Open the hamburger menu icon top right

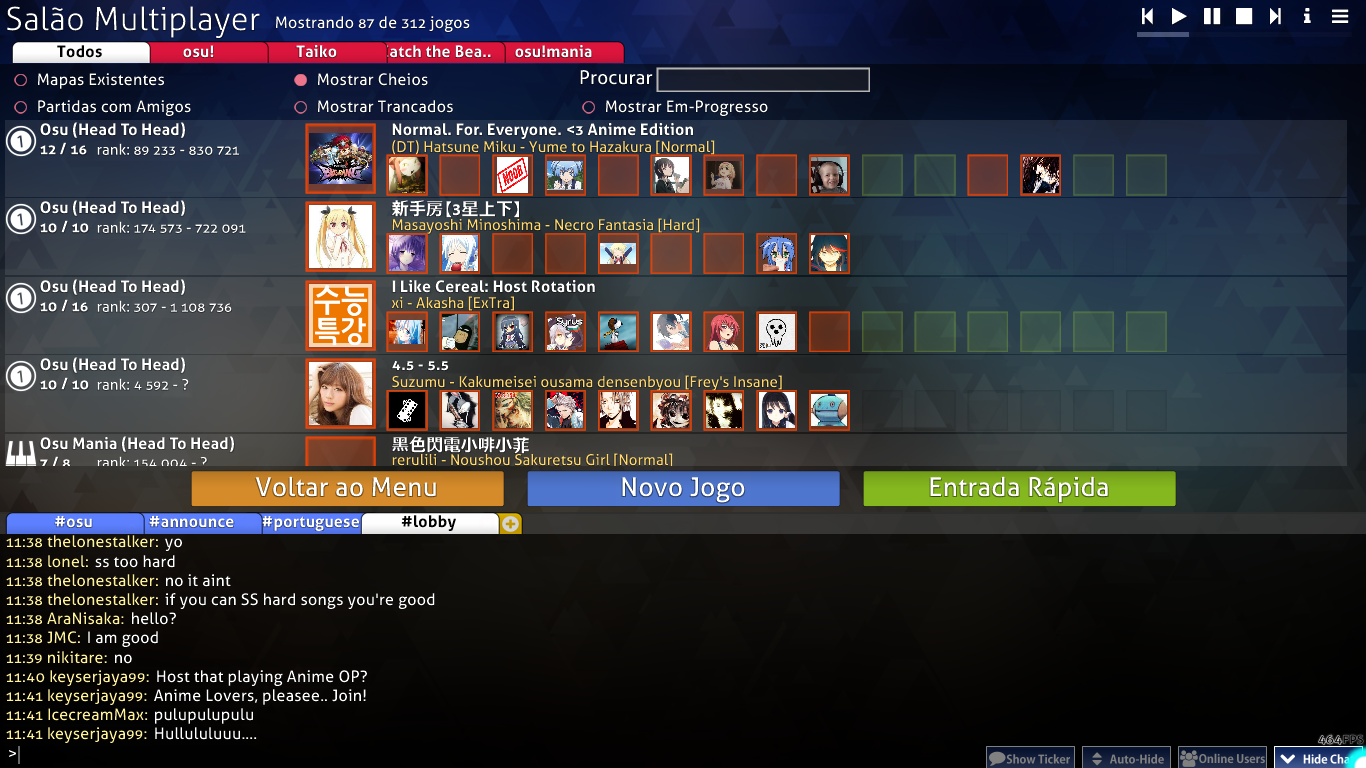point(1341,16)
